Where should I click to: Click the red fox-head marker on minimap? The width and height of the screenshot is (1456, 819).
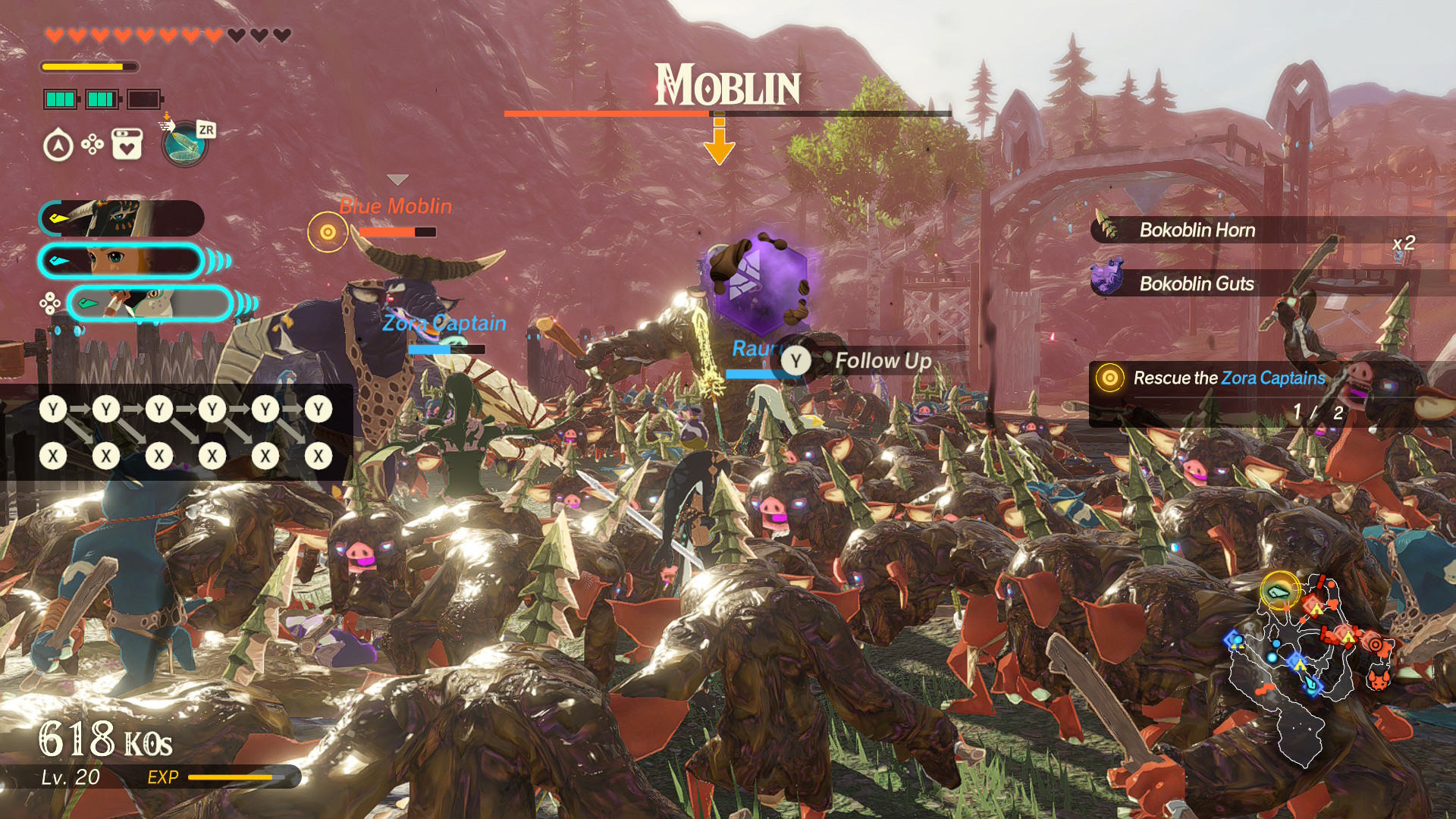click(x=1379, y=678)
